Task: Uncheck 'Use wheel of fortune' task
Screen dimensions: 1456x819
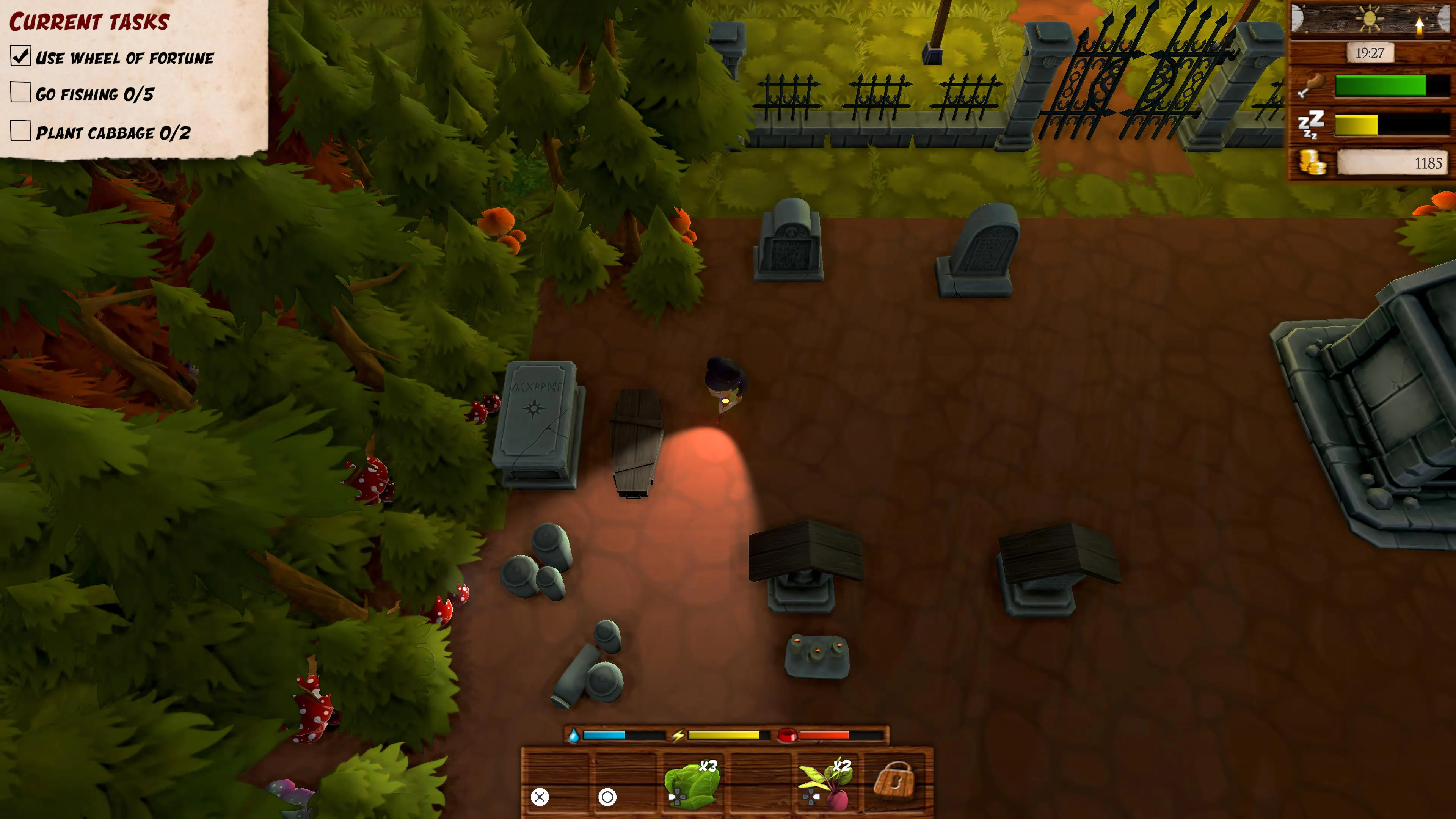Action: click(x=20, y=56)
